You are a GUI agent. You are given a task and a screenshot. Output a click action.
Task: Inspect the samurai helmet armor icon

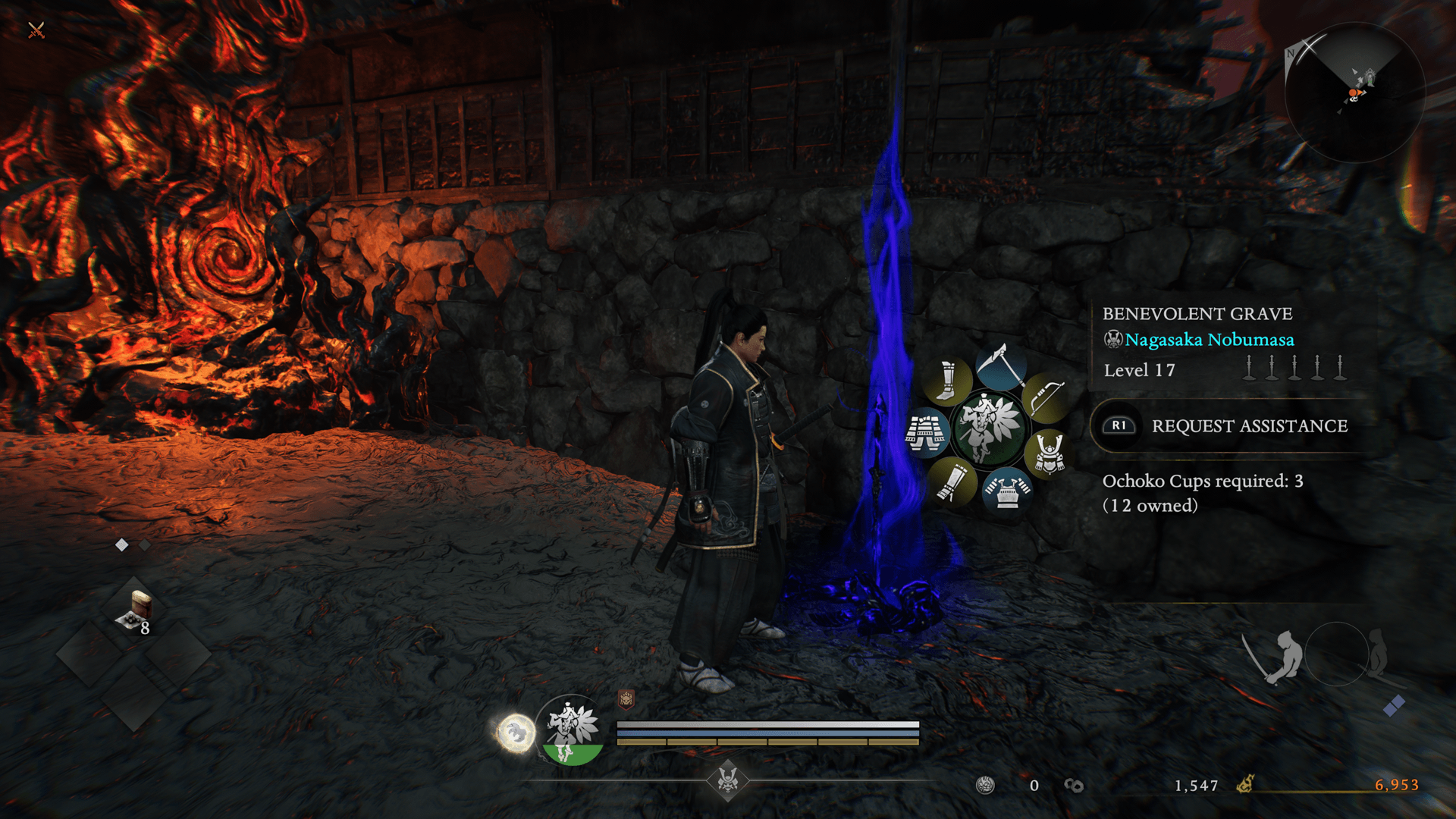1049,453
